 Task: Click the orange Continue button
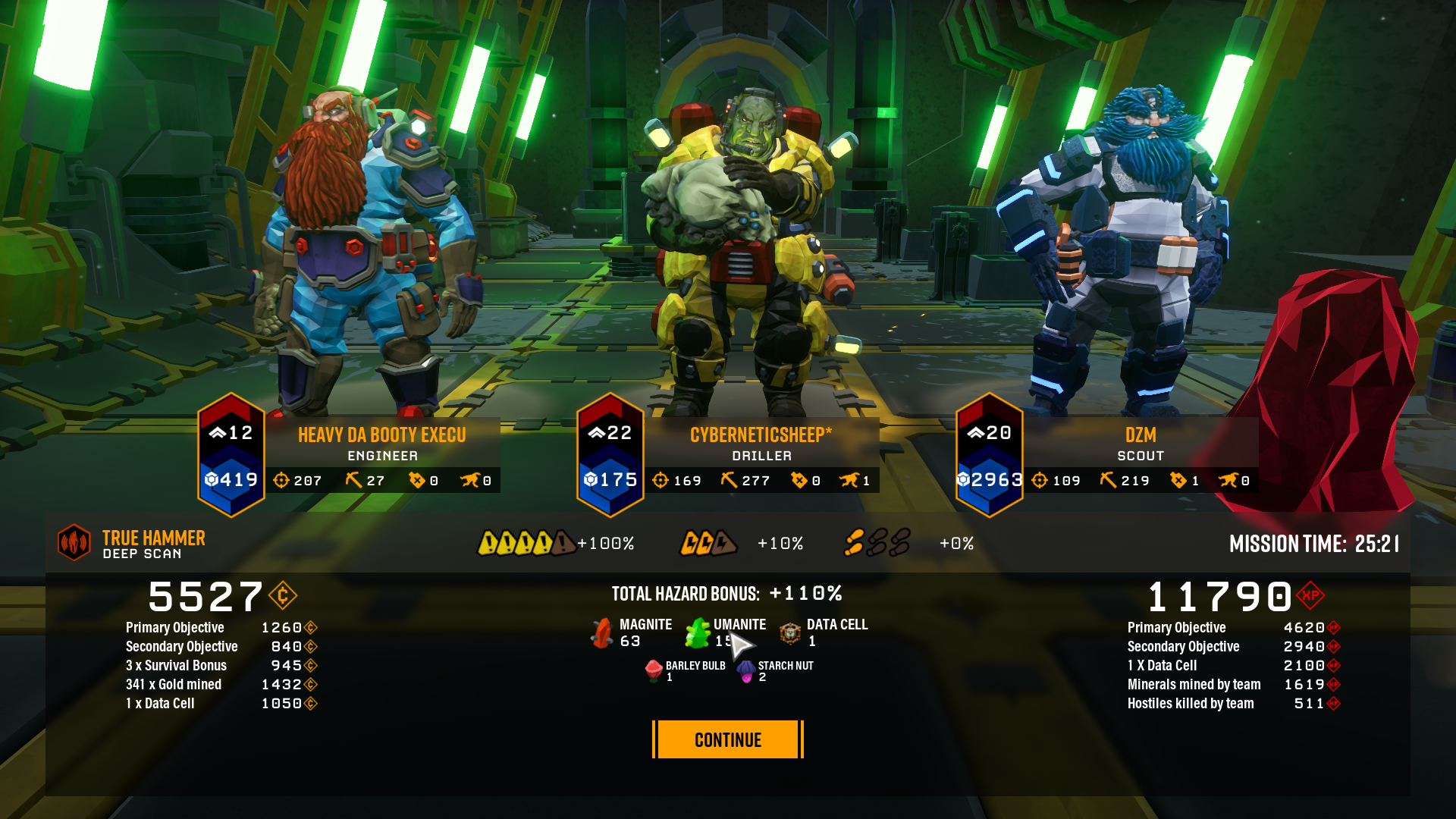tap(727, 739)
